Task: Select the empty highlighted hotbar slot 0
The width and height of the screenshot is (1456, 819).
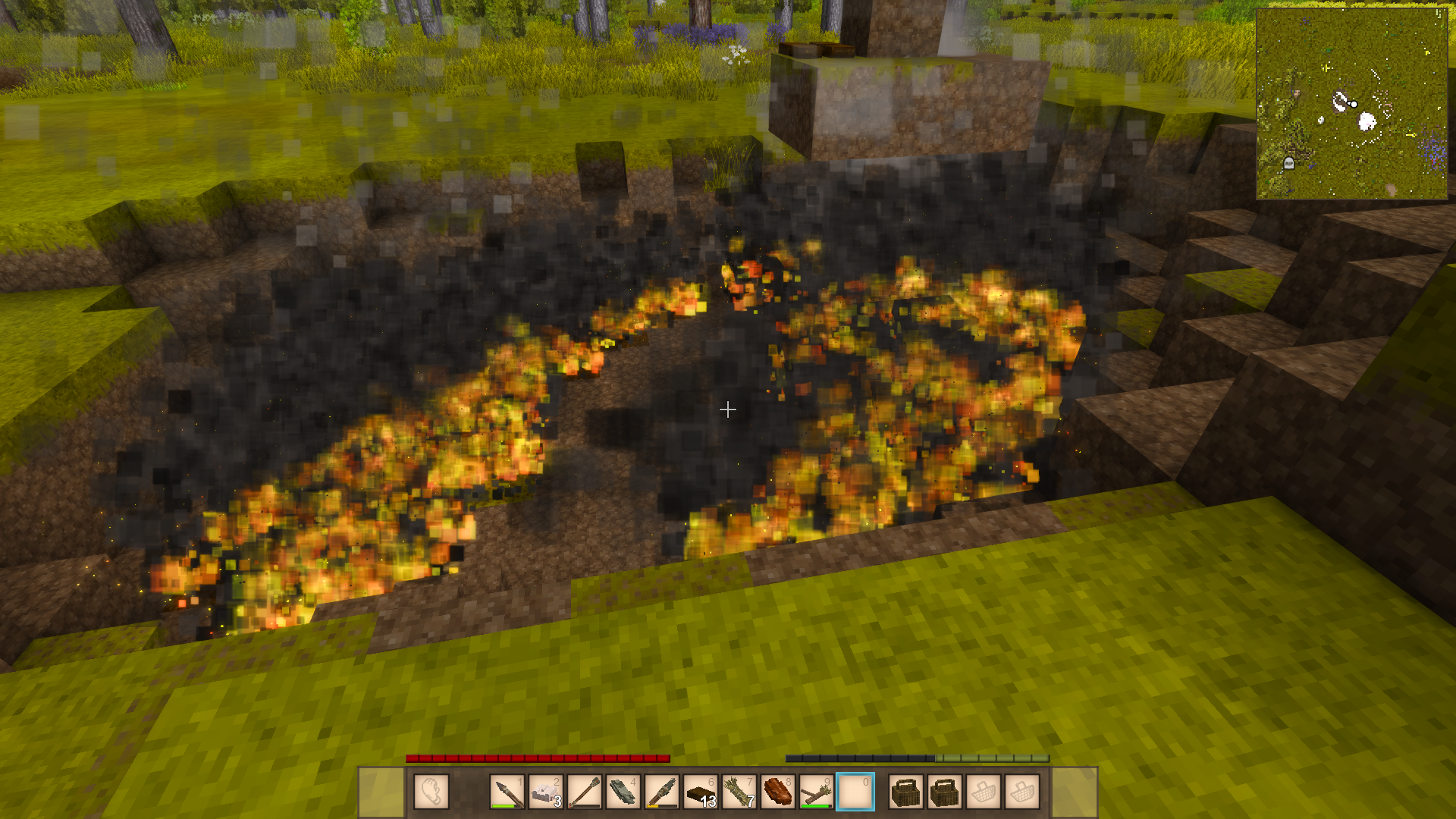Action: point(855,792)
